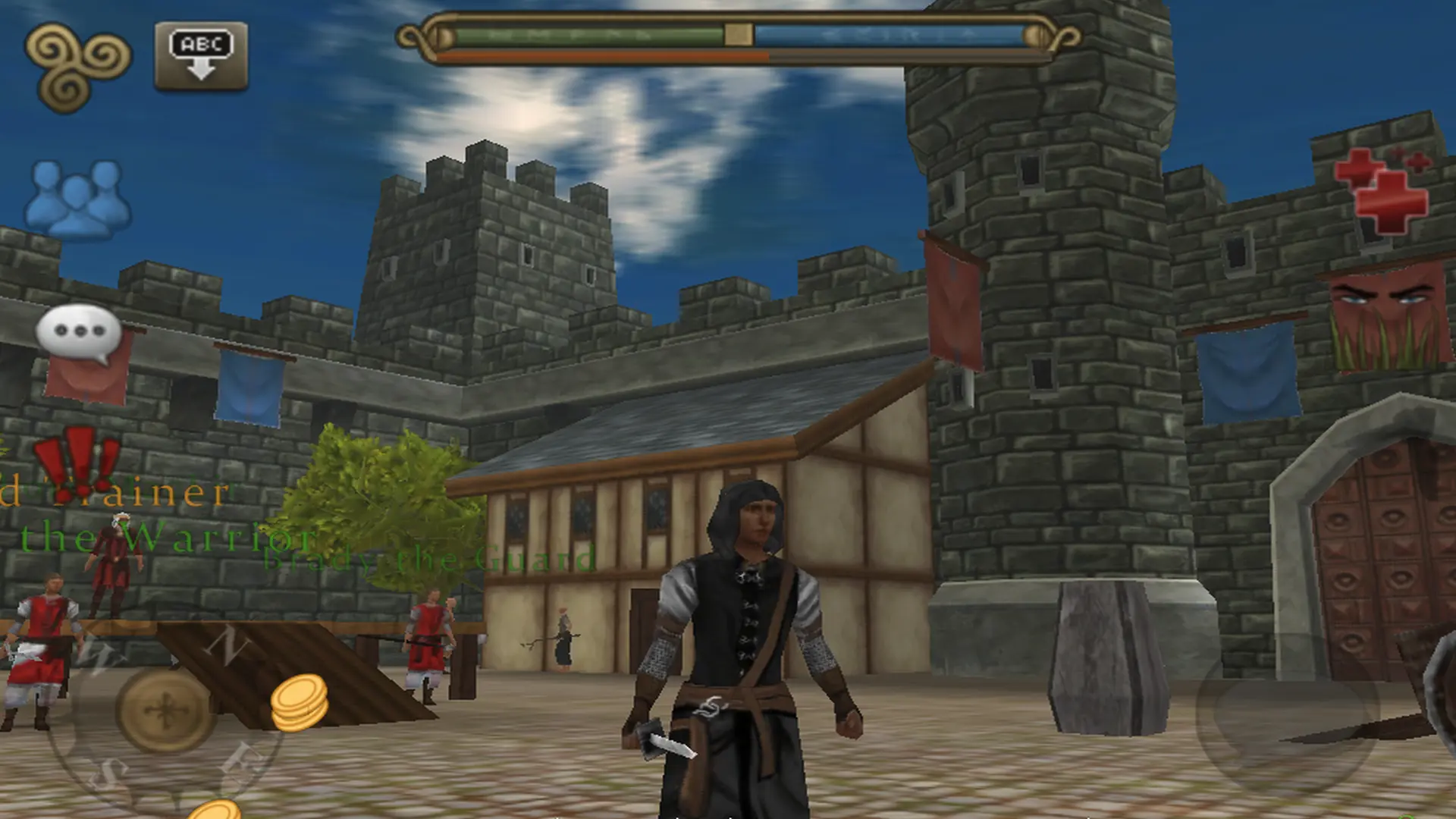Use the hiding face camouflage skill
This screenshot has height=819, width=1456.
click(x=1388, y=318)
